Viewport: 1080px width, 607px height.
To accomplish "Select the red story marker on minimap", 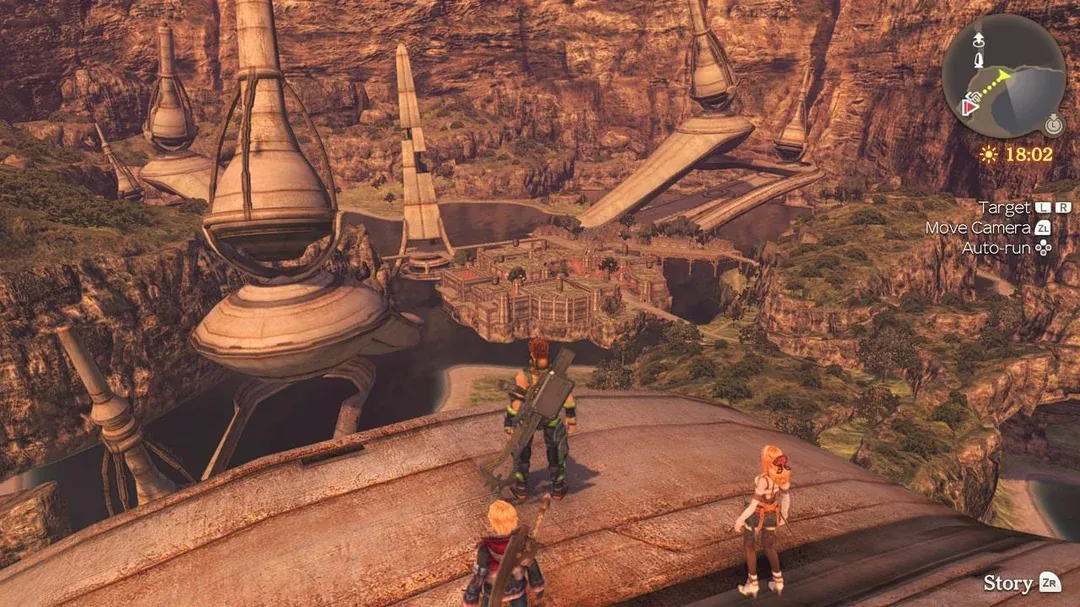I will (969, 107).
